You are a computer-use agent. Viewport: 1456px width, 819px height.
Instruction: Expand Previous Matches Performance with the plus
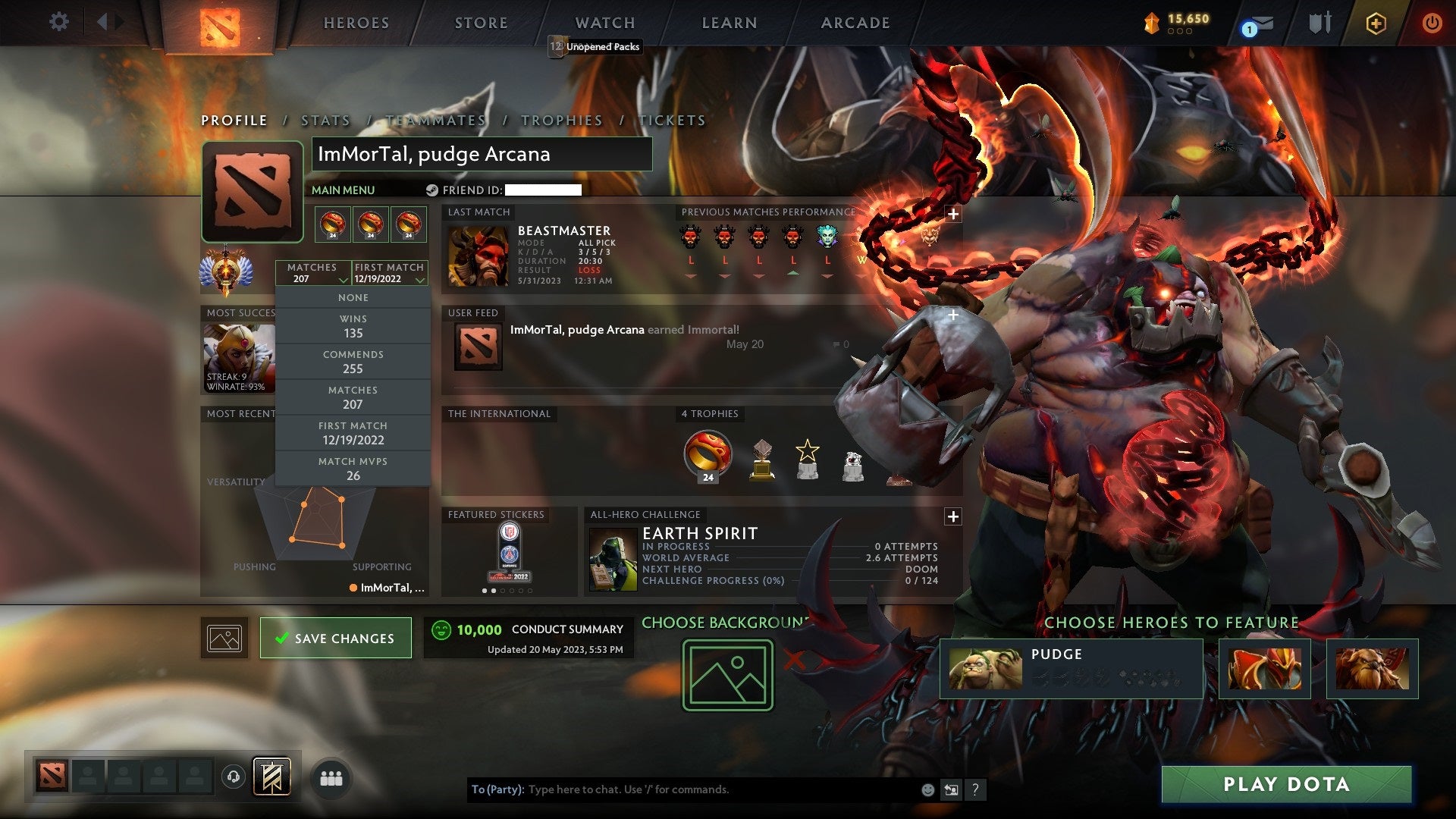pos(952,215)
